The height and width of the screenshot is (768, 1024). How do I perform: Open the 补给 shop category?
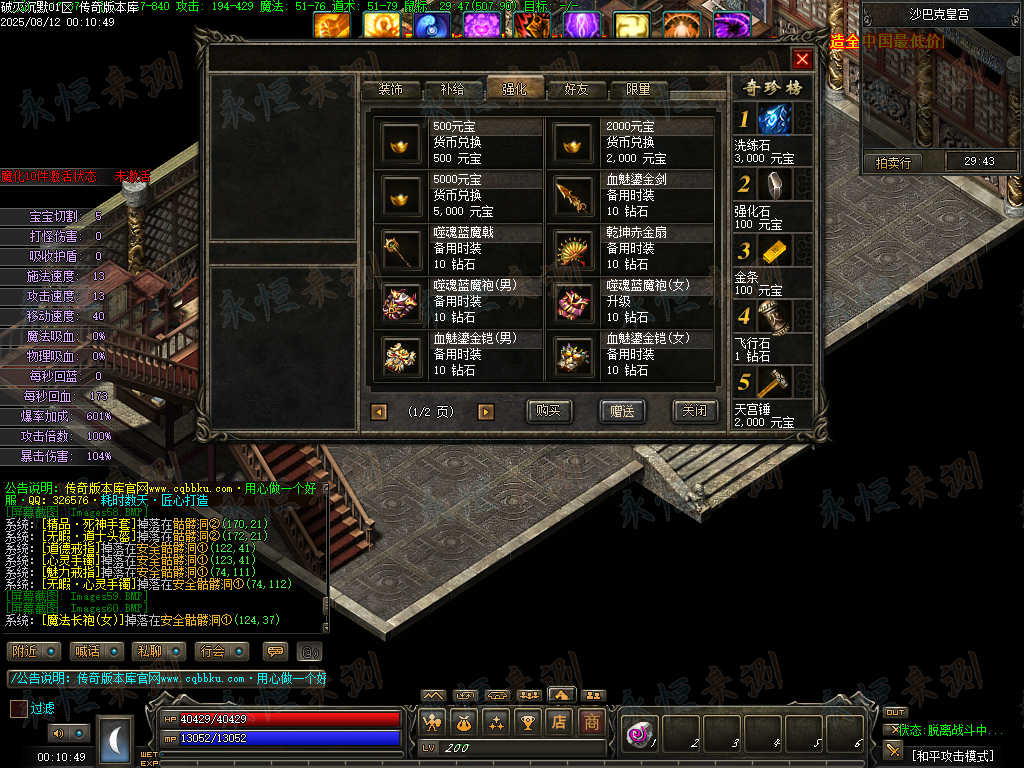452,89
